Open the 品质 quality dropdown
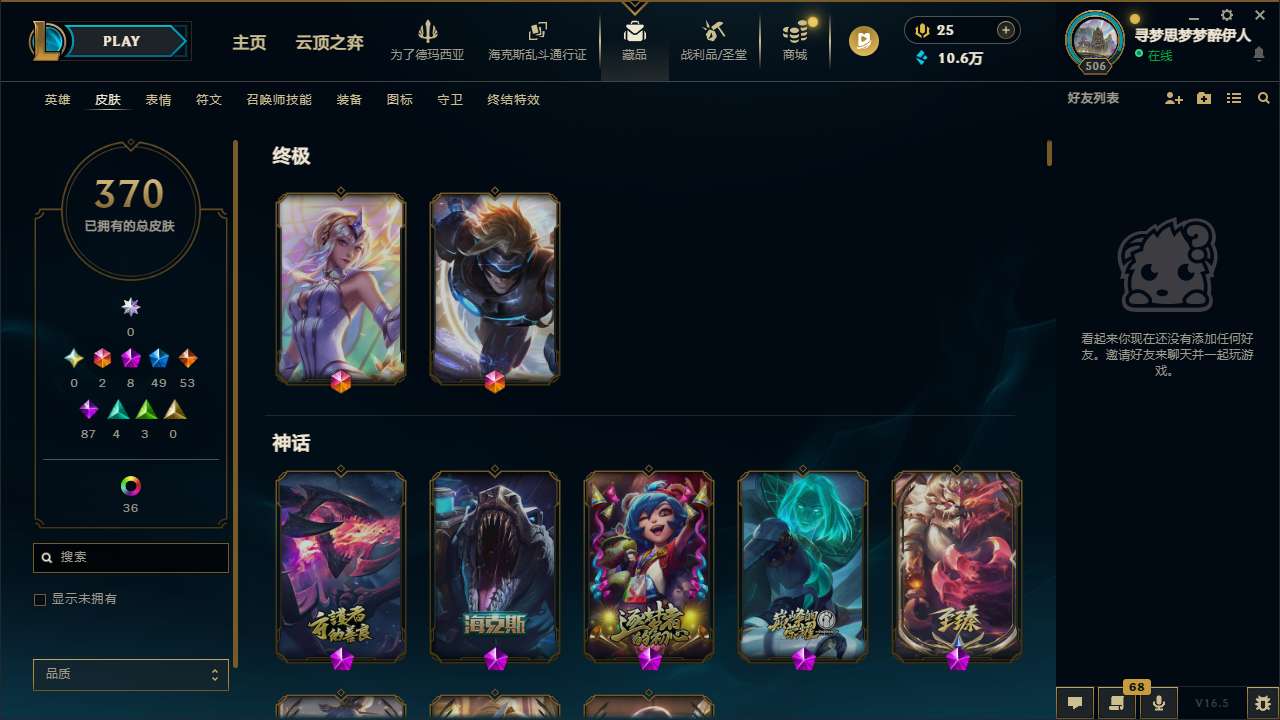 tap(130, 674)
